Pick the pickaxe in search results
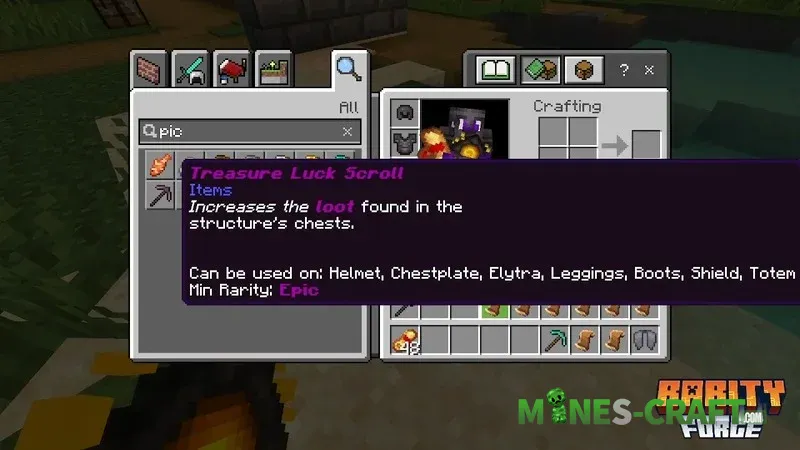This screenshot has height=450, width=800. coord(160,194)
